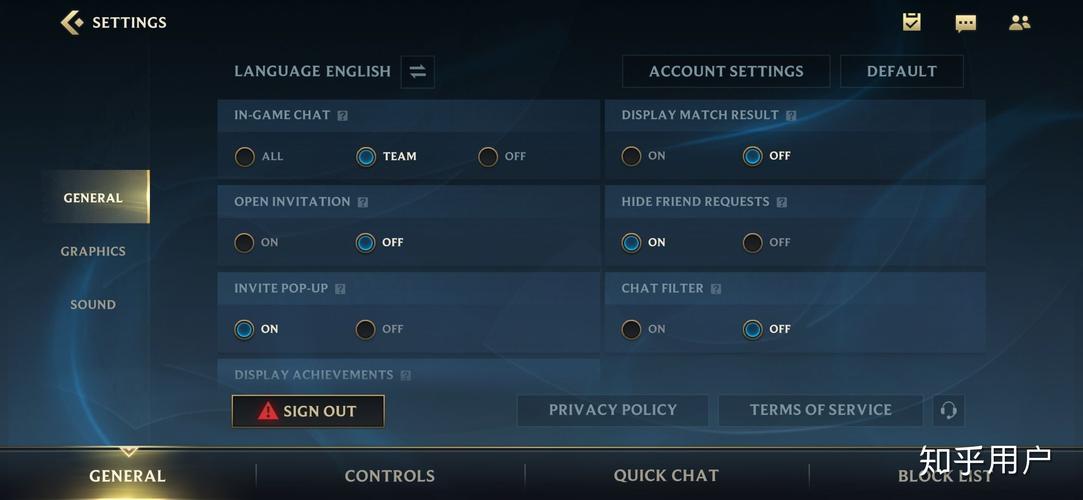The height and width of the screenshot is (500, 1083).
Task: Set In-Game Chat to All
Action: (x=245, y=156)
